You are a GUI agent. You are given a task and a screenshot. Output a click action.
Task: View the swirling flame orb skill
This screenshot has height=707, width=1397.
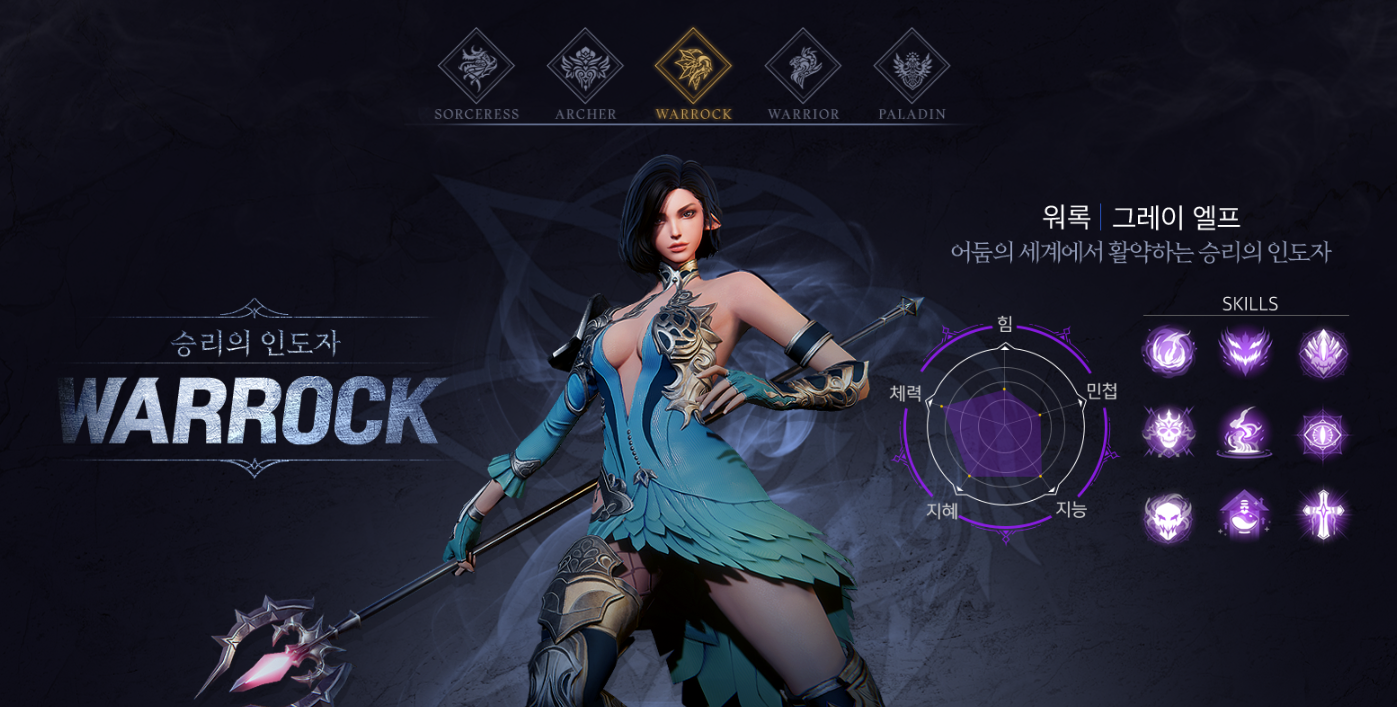(x=1168, y=352)
